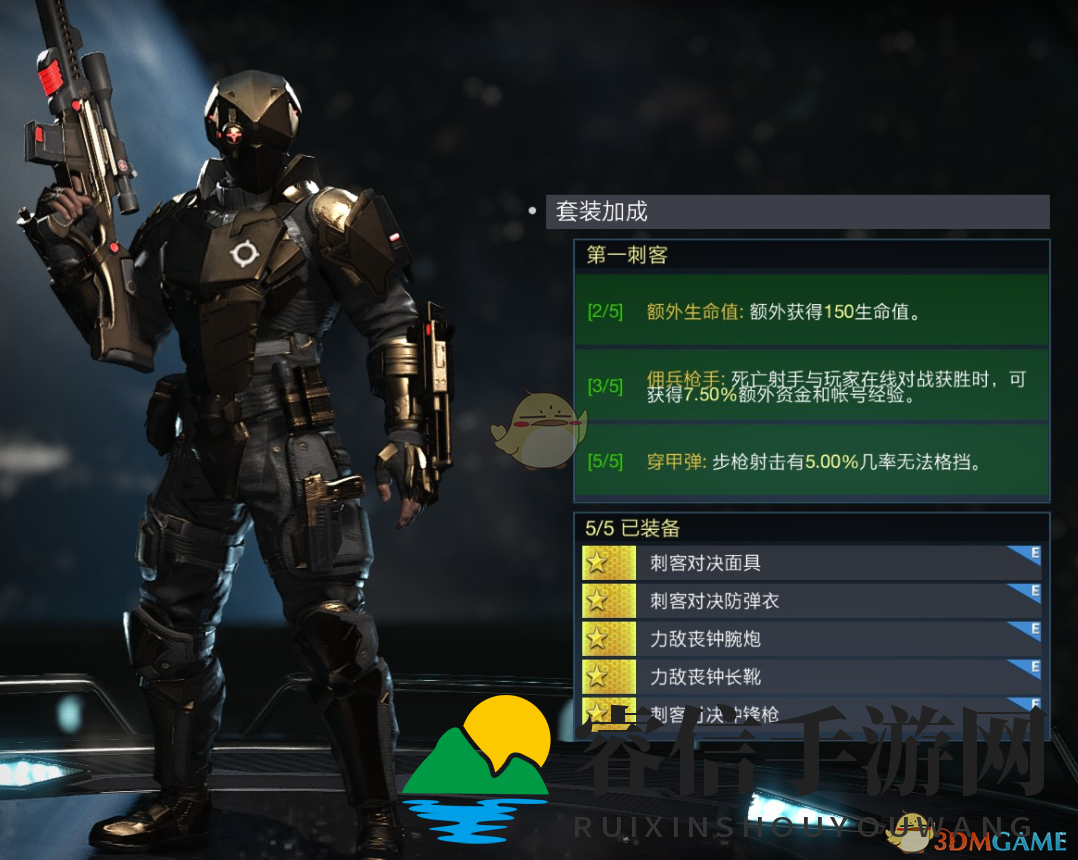The image size is (1078, 860).
Task: Select the 额外生命值 2/5 set bonus
Action: click(x=811, y=311)
